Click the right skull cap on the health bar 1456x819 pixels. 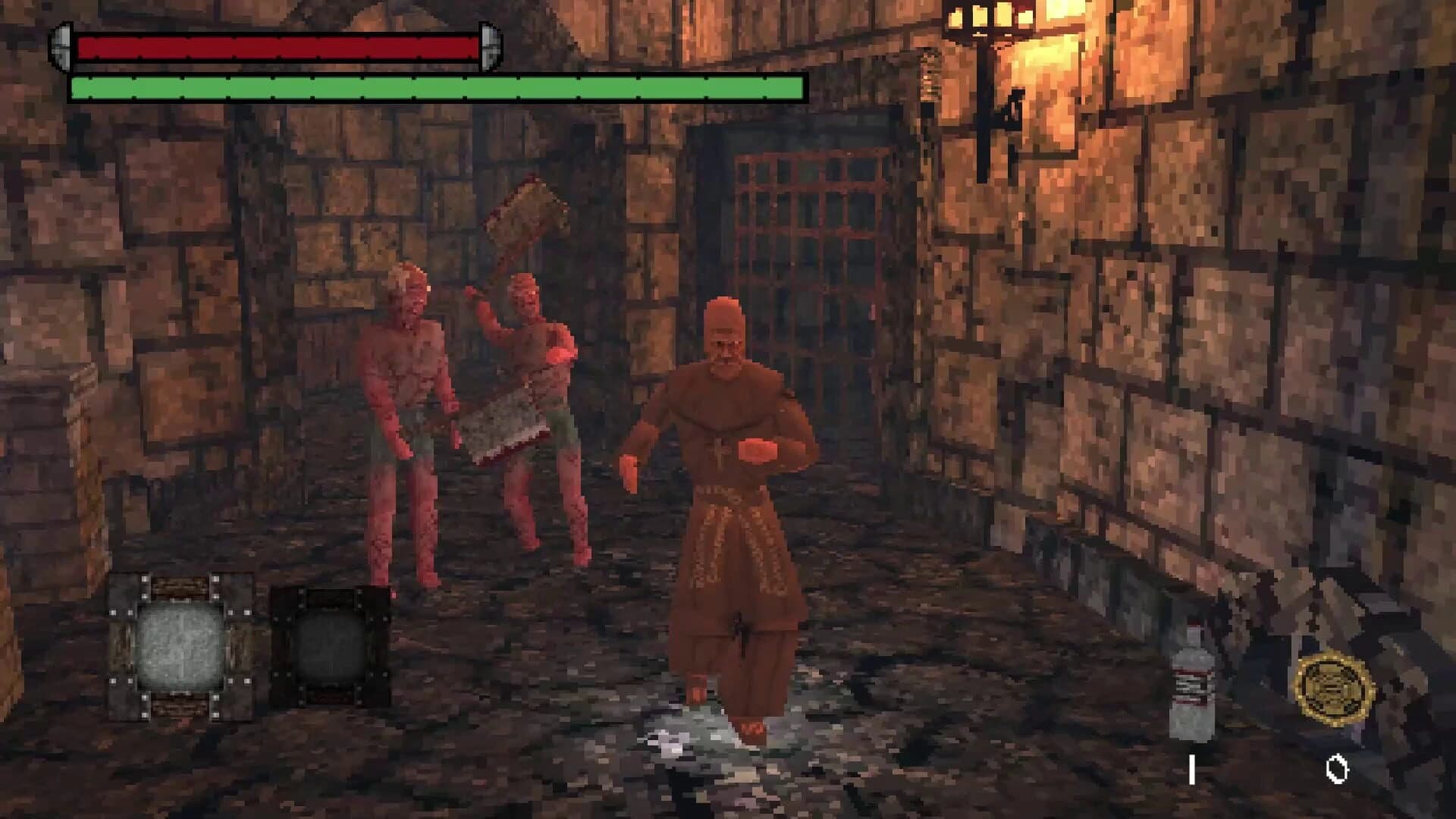coord(489,44)
